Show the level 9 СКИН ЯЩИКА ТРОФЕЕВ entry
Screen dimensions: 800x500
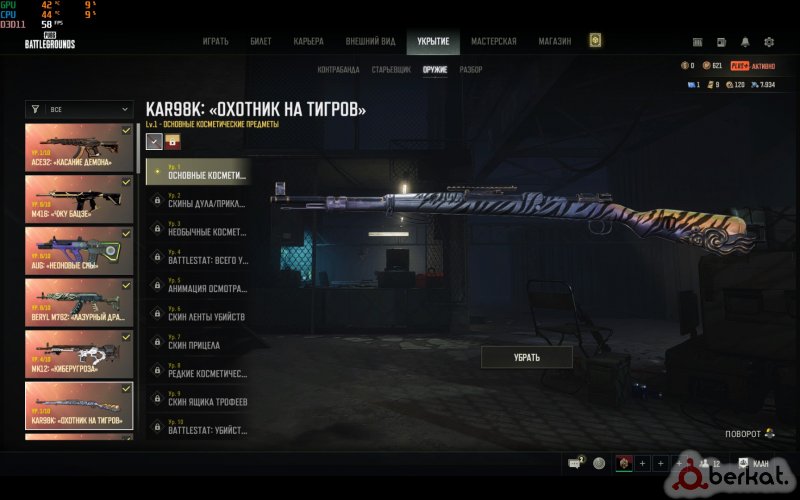pos(197,401)
